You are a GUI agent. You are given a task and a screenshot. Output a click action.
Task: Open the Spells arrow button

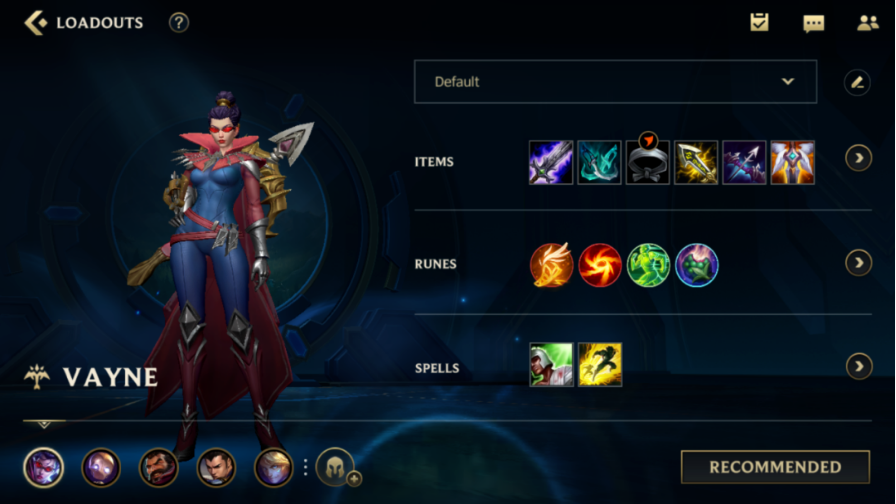point(858,366)
